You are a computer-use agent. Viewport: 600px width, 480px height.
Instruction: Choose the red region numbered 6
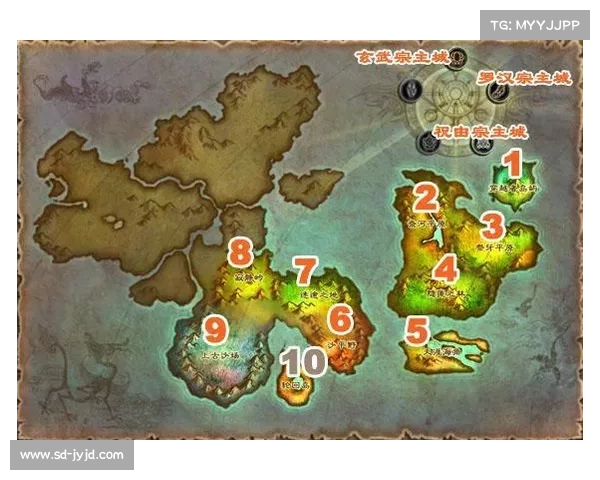tap(342, 330)
